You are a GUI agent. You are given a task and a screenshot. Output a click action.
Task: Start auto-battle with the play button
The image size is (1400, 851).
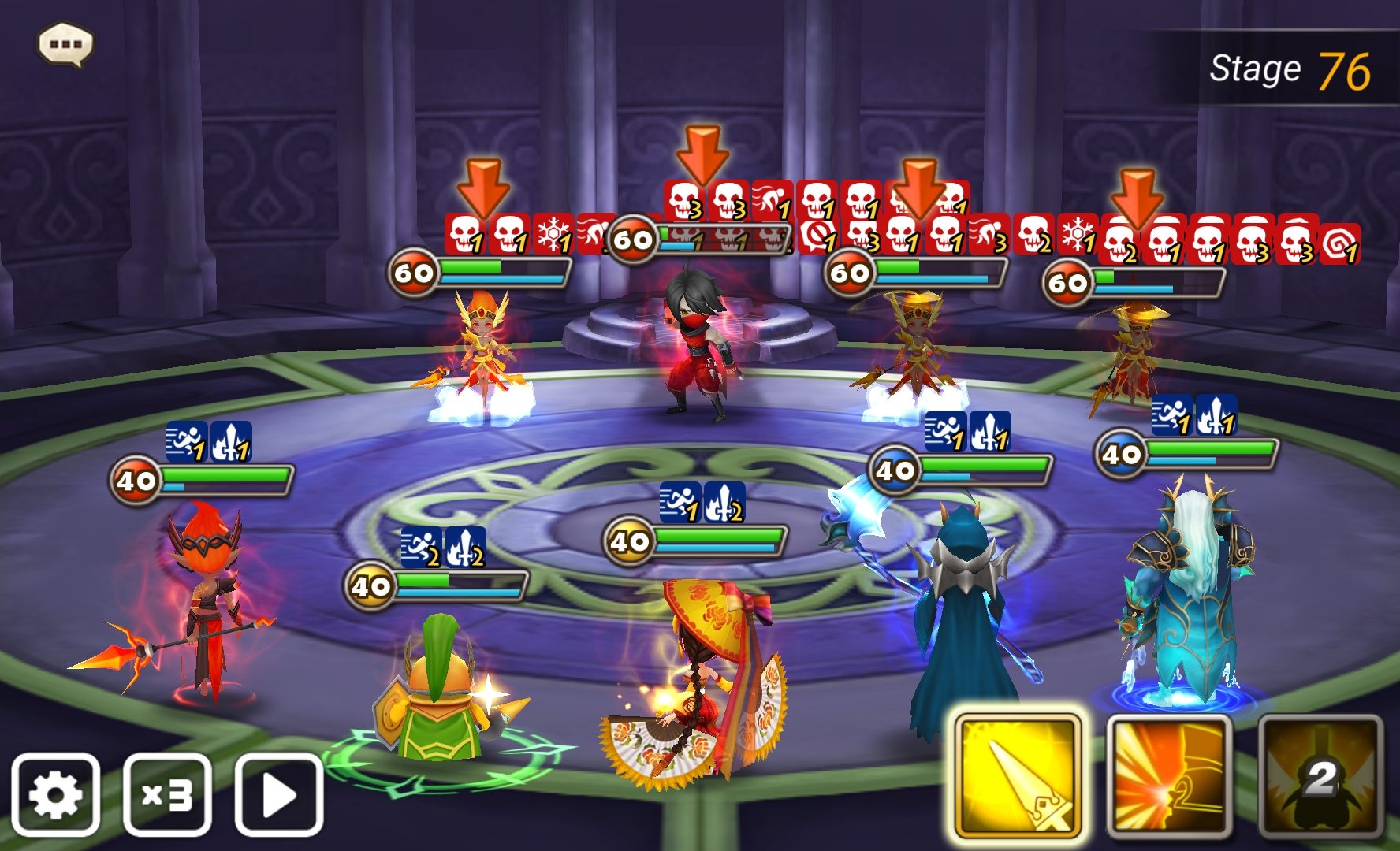point(279,794)
